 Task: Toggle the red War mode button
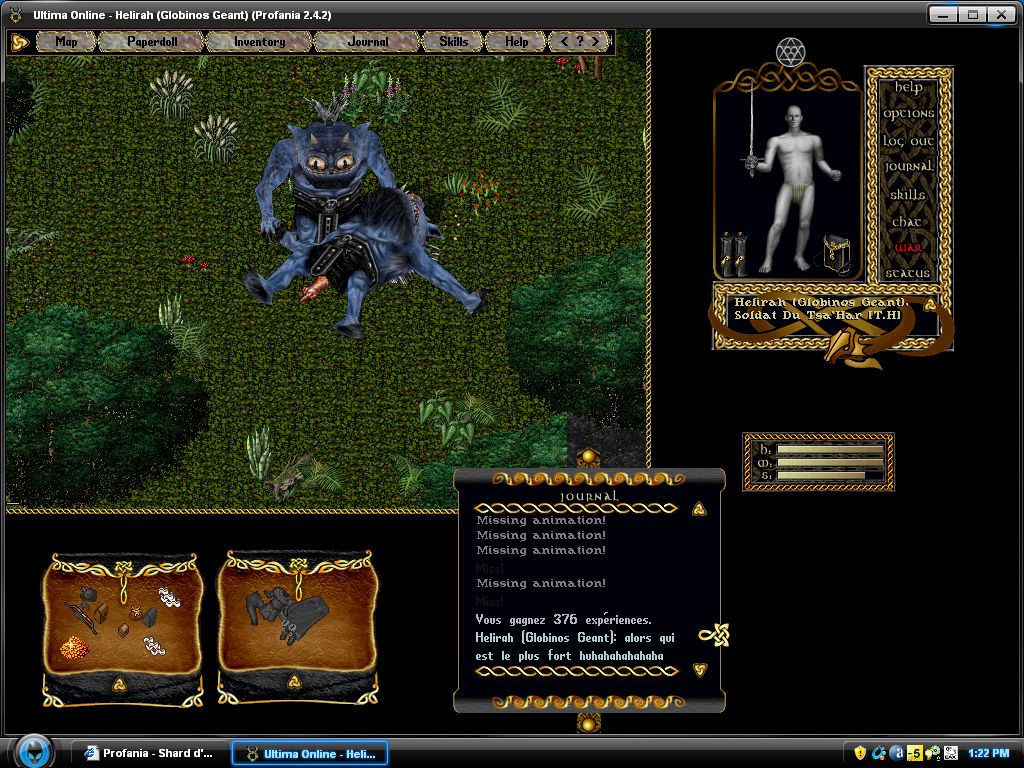tap(908, 247)
